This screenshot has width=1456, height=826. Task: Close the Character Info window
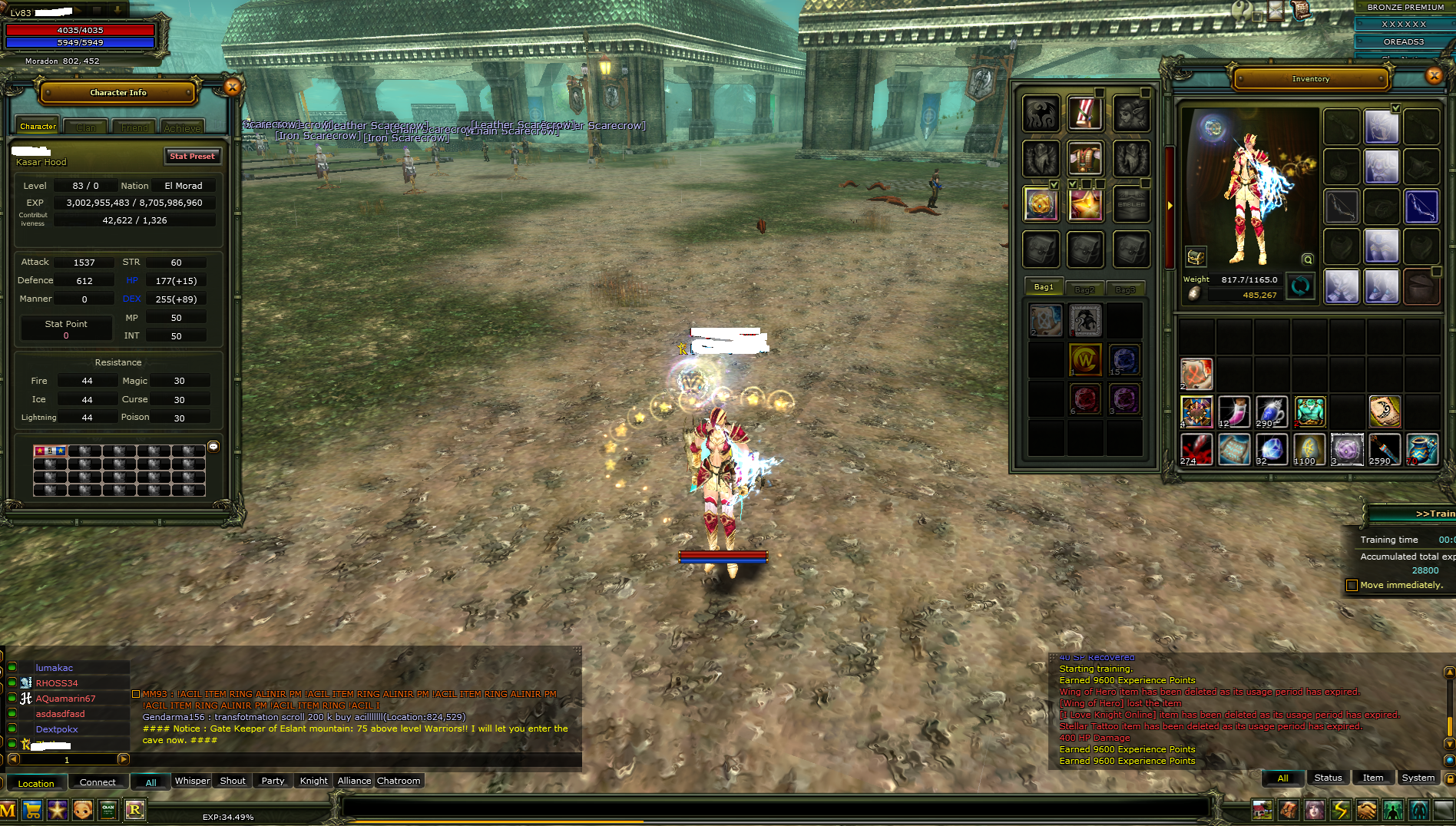pos(232,88)
